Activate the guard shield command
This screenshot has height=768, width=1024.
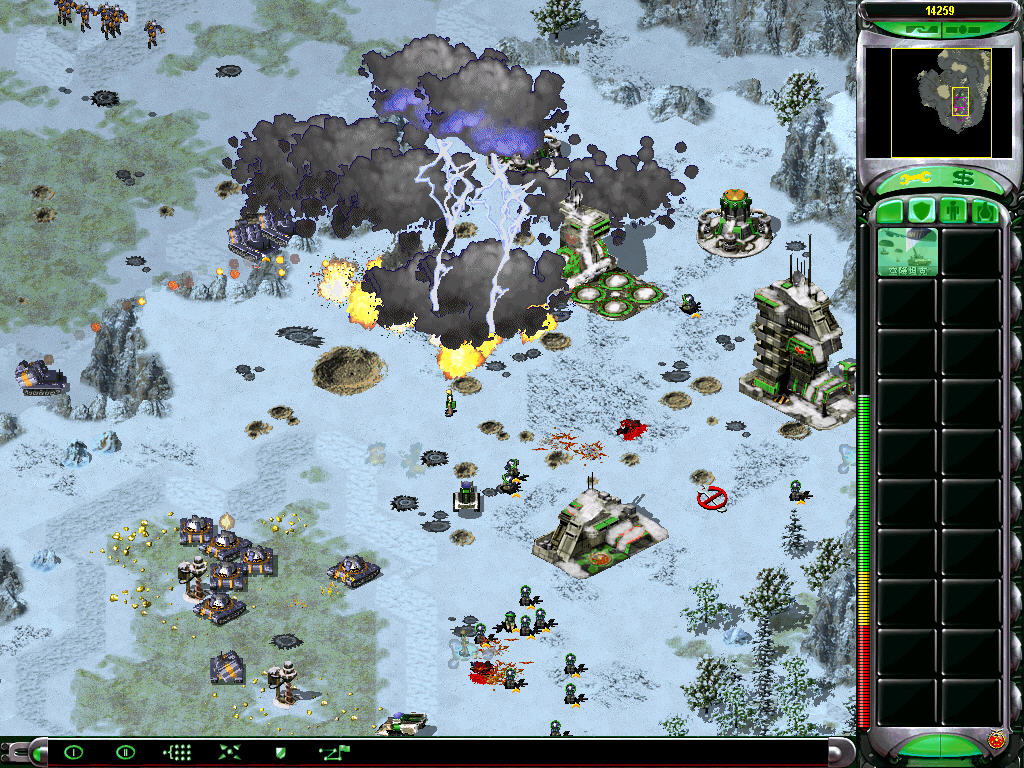pos(281,752)
